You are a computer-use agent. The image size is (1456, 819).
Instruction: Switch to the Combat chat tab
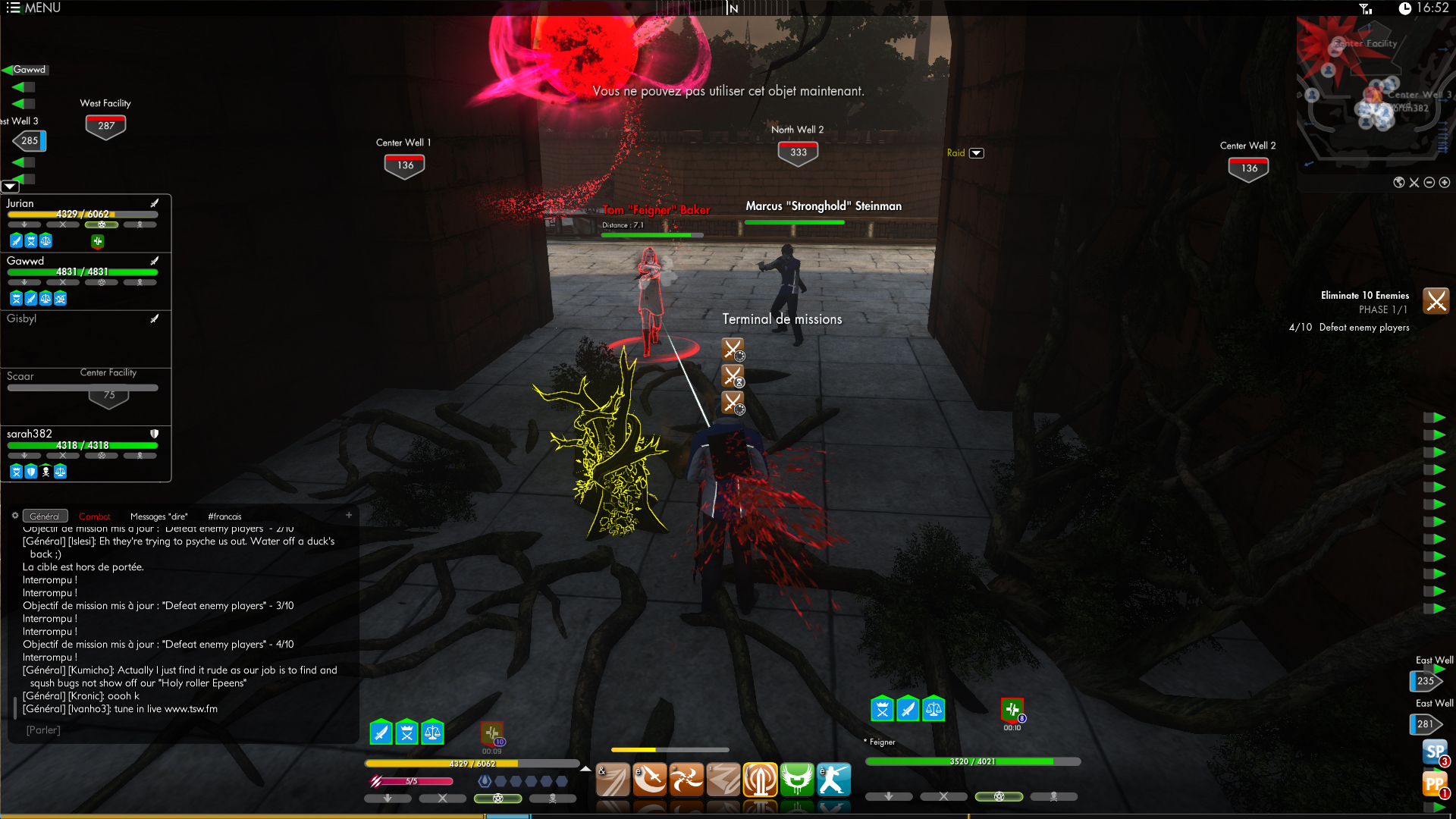pyautogui.click(x=94, y=516)
